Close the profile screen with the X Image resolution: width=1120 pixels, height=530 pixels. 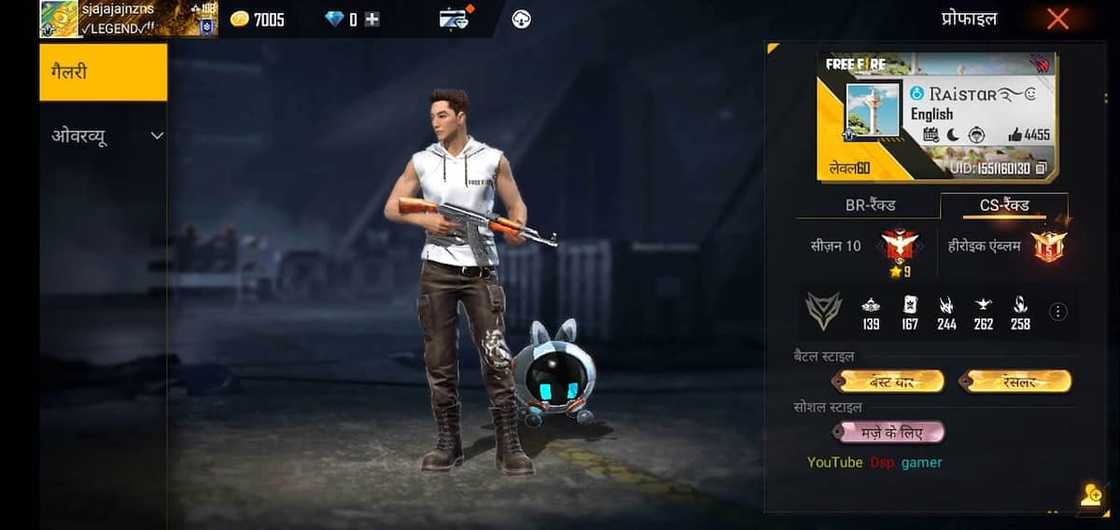coord(1057,18)
